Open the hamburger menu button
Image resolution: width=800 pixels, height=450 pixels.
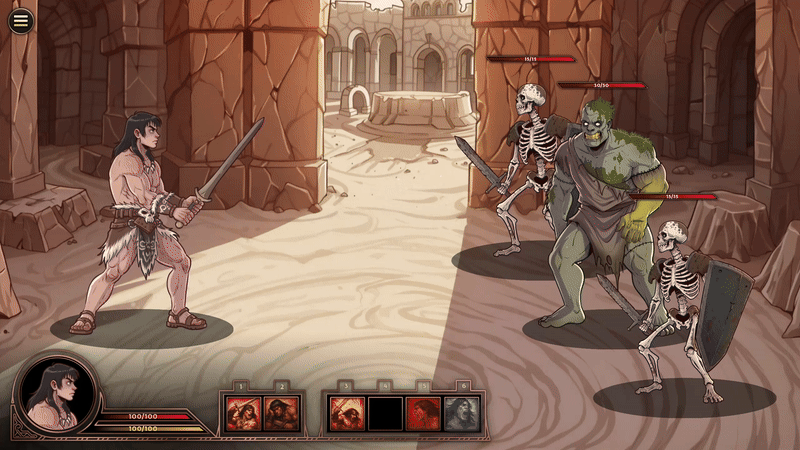[20, 21]
